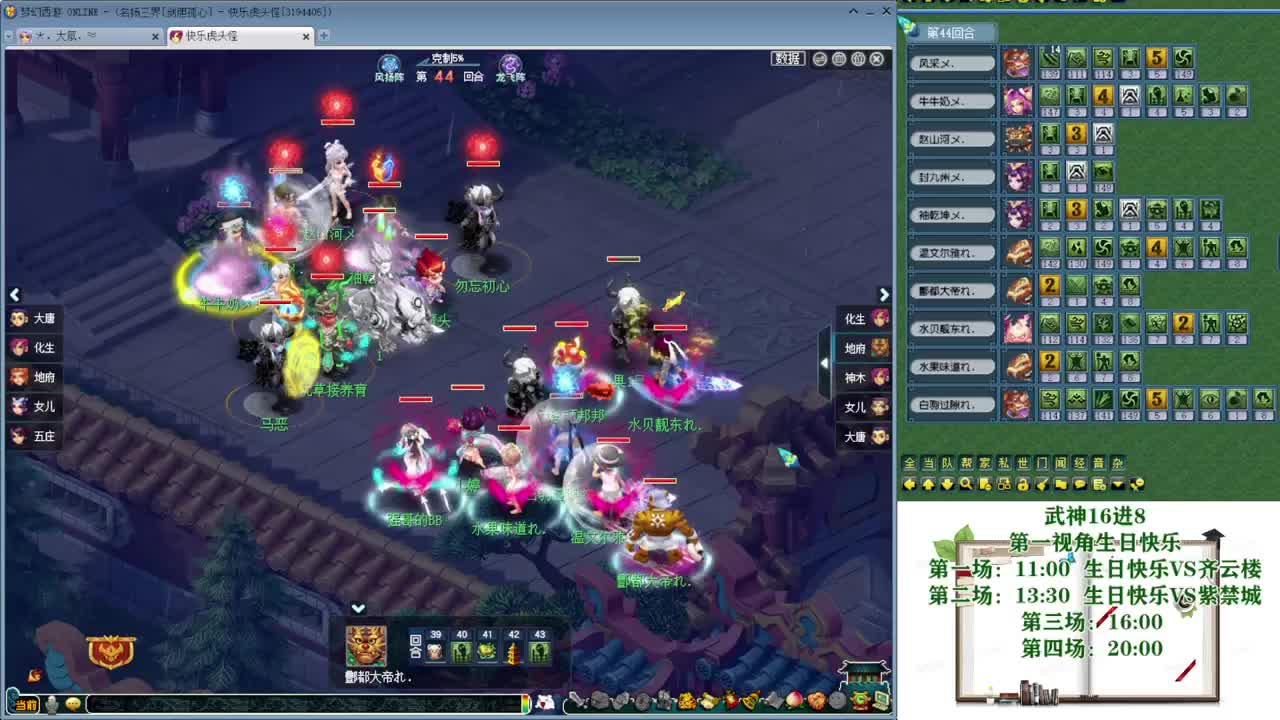
Task: Click the bell icon in the item bar
Action: [x=748, y=702]
